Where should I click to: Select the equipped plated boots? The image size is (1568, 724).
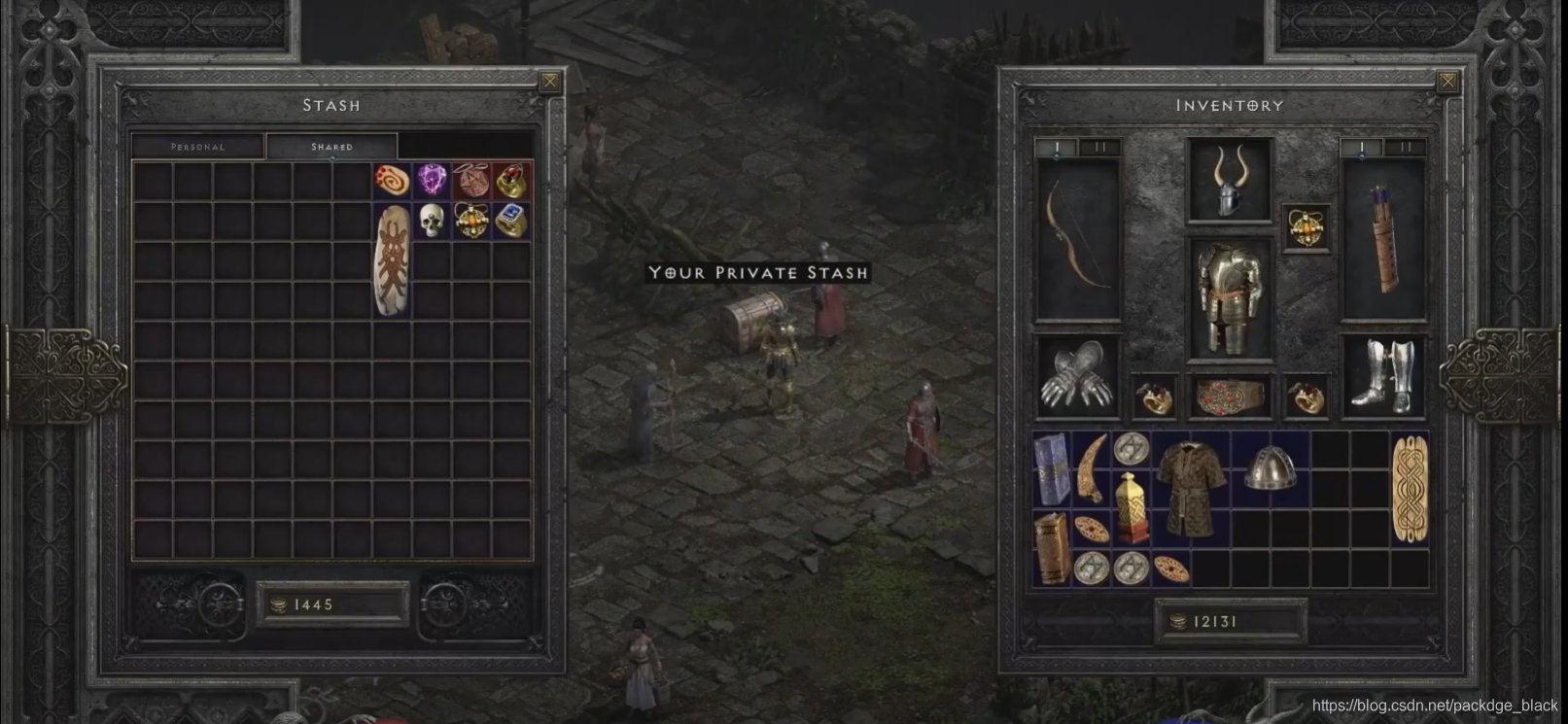tap(1382, 377)
